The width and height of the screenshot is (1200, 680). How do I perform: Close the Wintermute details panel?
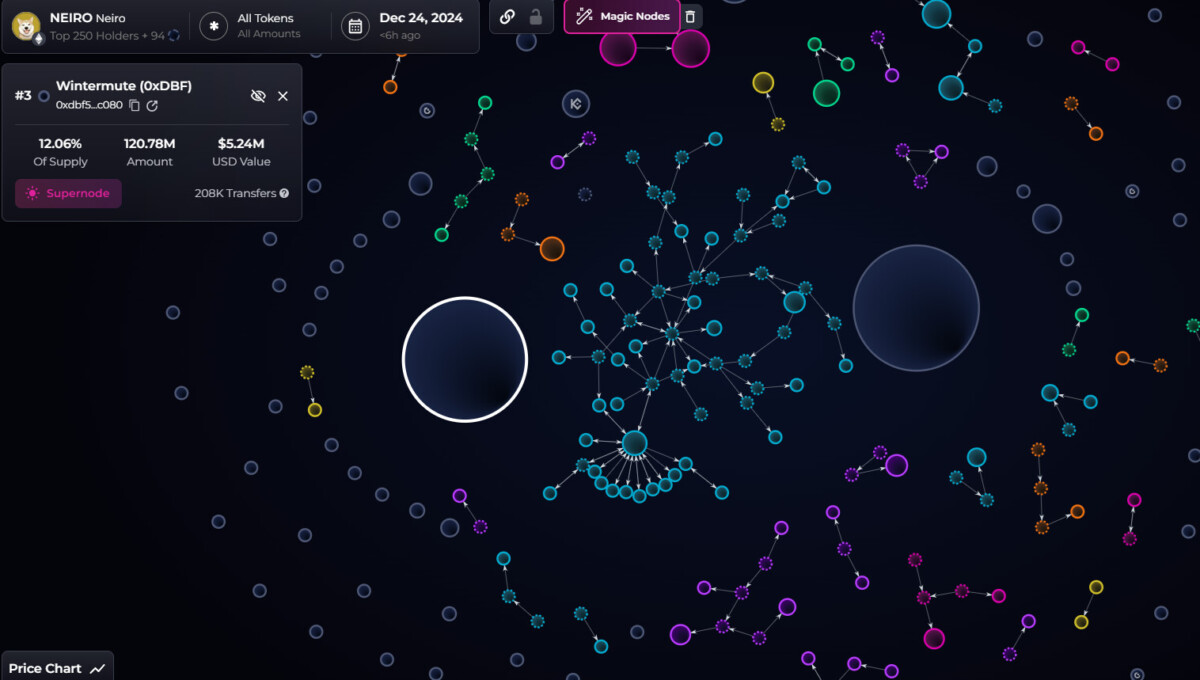(x=283, y=96)
